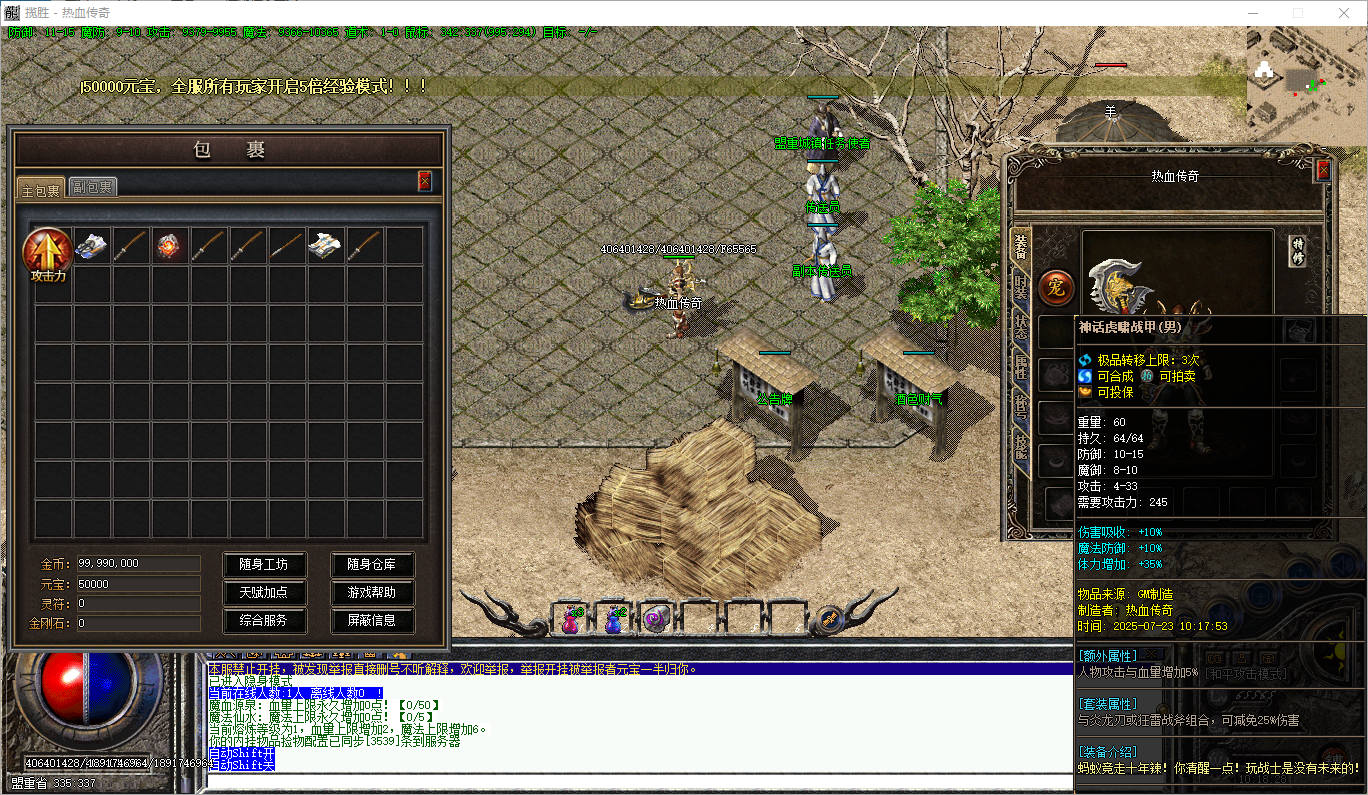Switch to the 主包裹 main bag tab

[41, 189]
